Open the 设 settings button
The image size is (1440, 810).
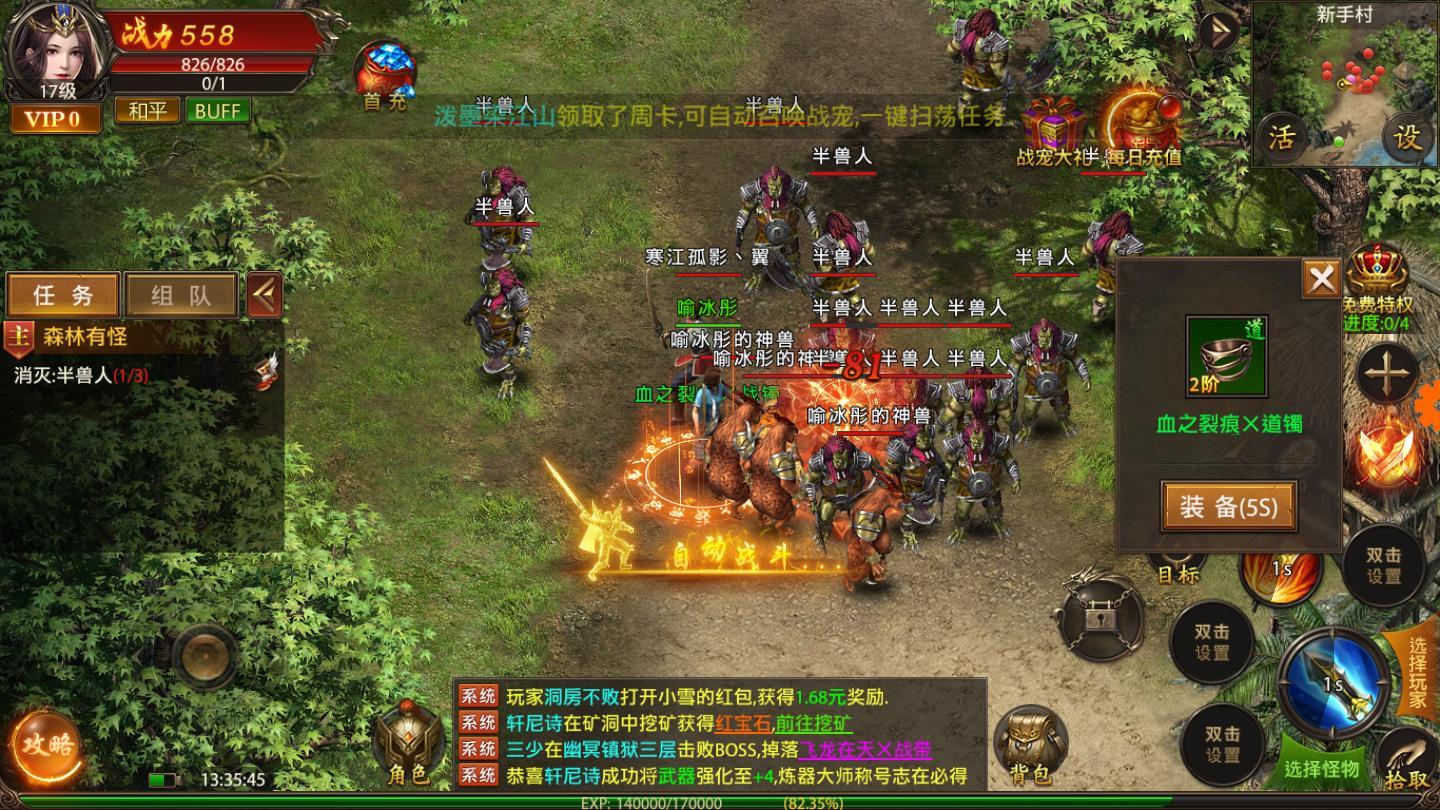[1408, 138]
